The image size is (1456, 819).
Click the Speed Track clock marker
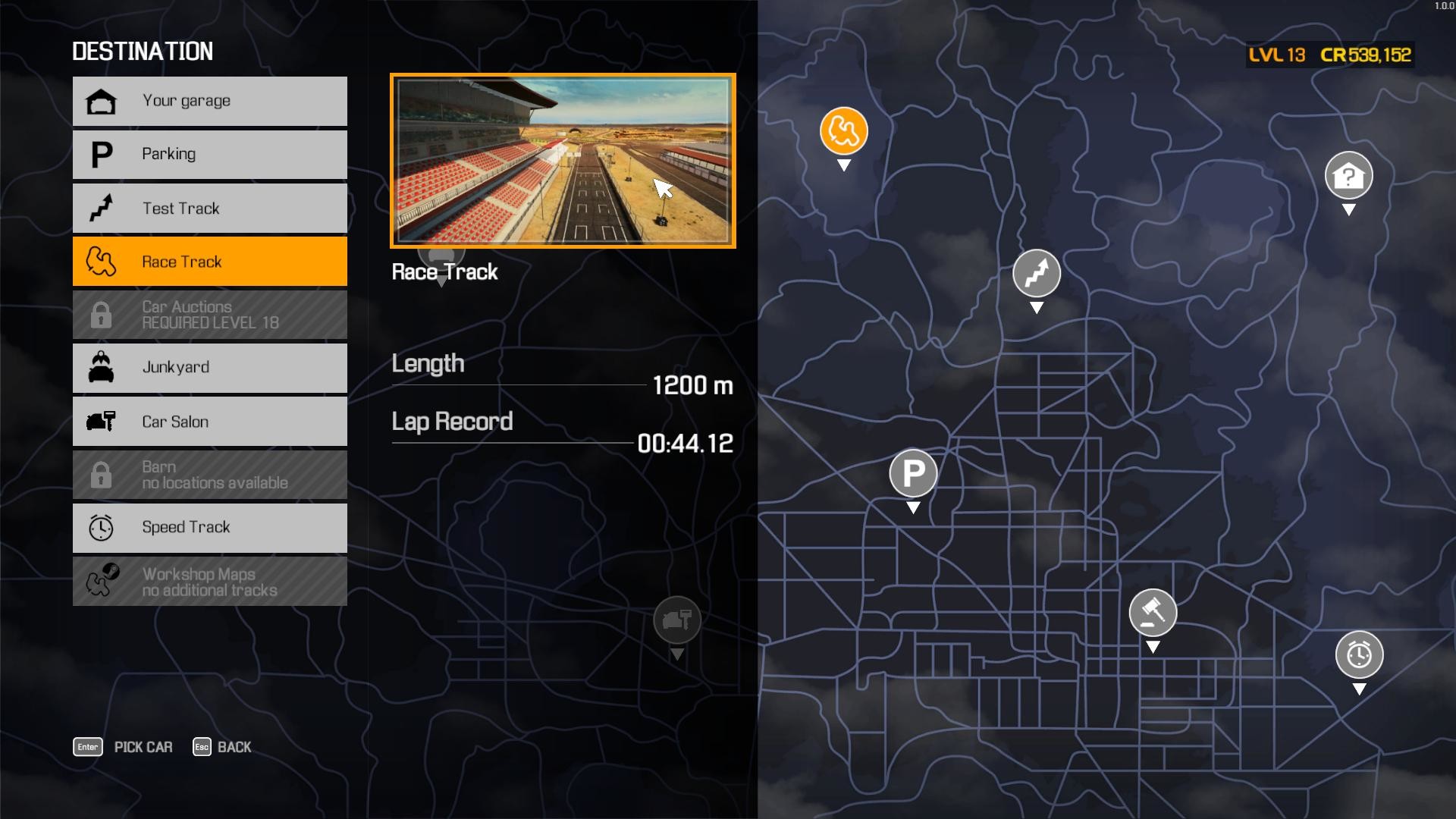1358,654
